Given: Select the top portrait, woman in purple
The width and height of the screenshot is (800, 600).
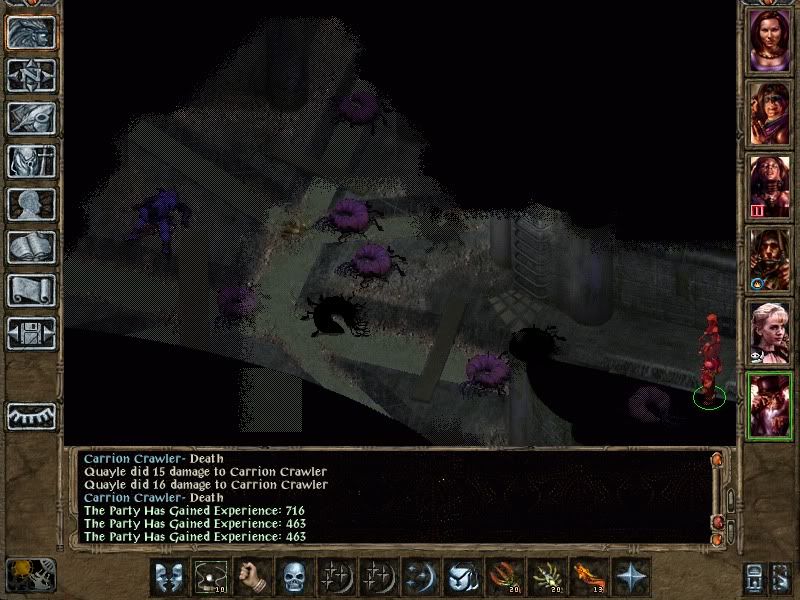Looking at the screenshot, I should tap(770, 38).
